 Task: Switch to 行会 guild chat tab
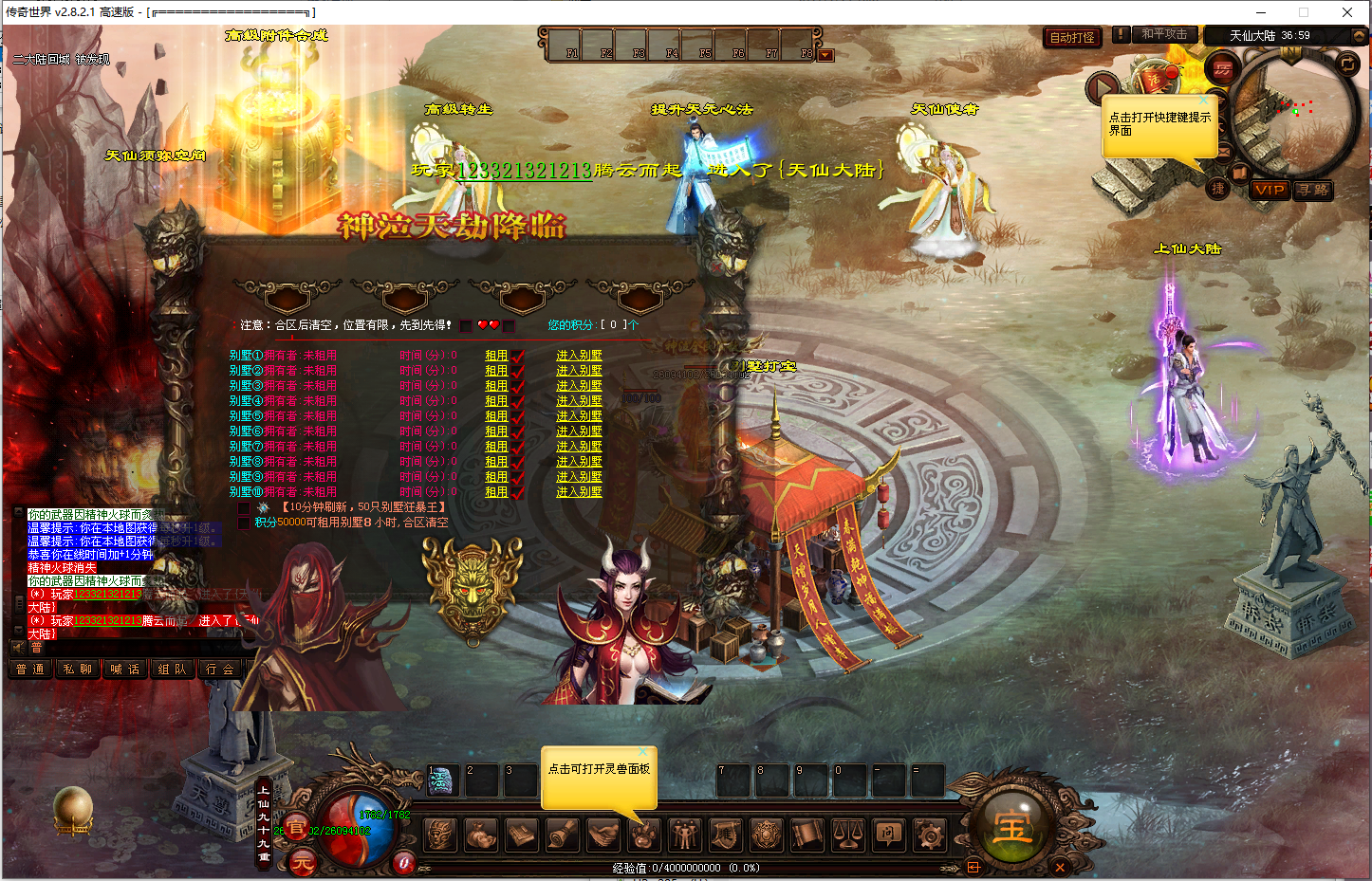coord(220,670)
